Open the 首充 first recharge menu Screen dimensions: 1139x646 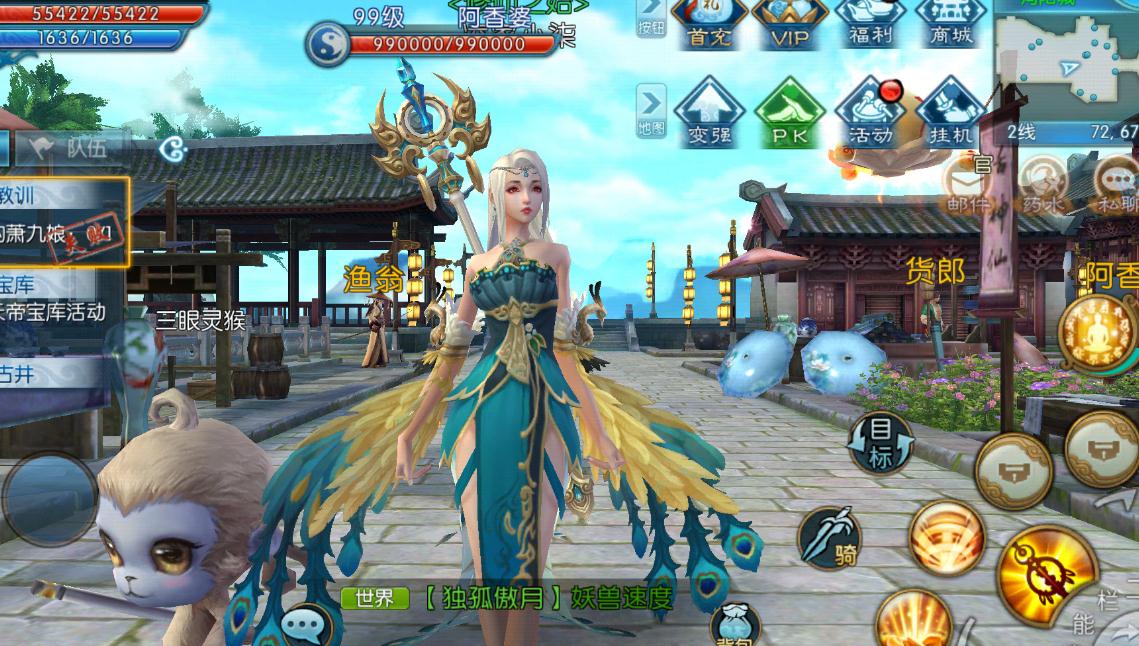pos(708,23)
